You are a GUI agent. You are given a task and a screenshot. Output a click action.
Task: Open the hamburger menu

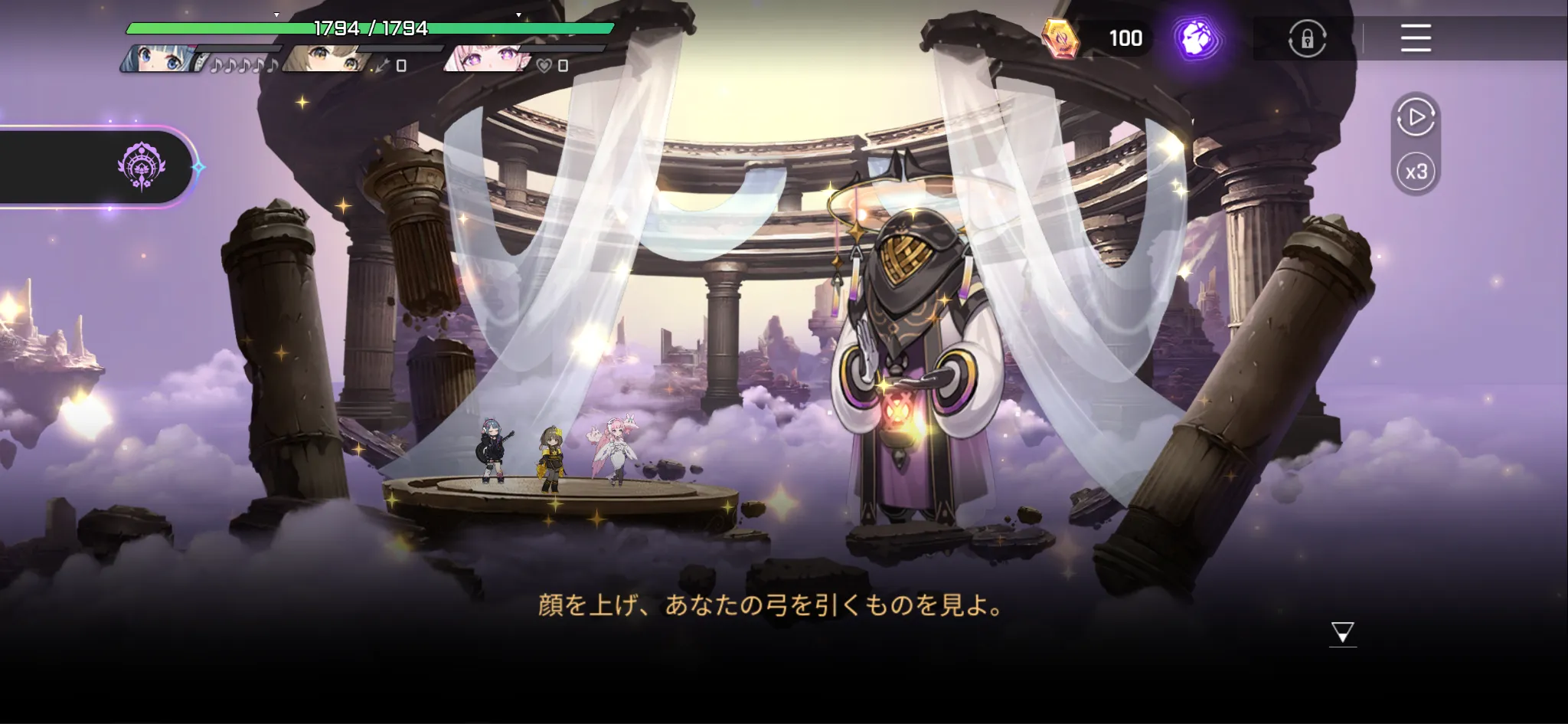point(1416,39)
